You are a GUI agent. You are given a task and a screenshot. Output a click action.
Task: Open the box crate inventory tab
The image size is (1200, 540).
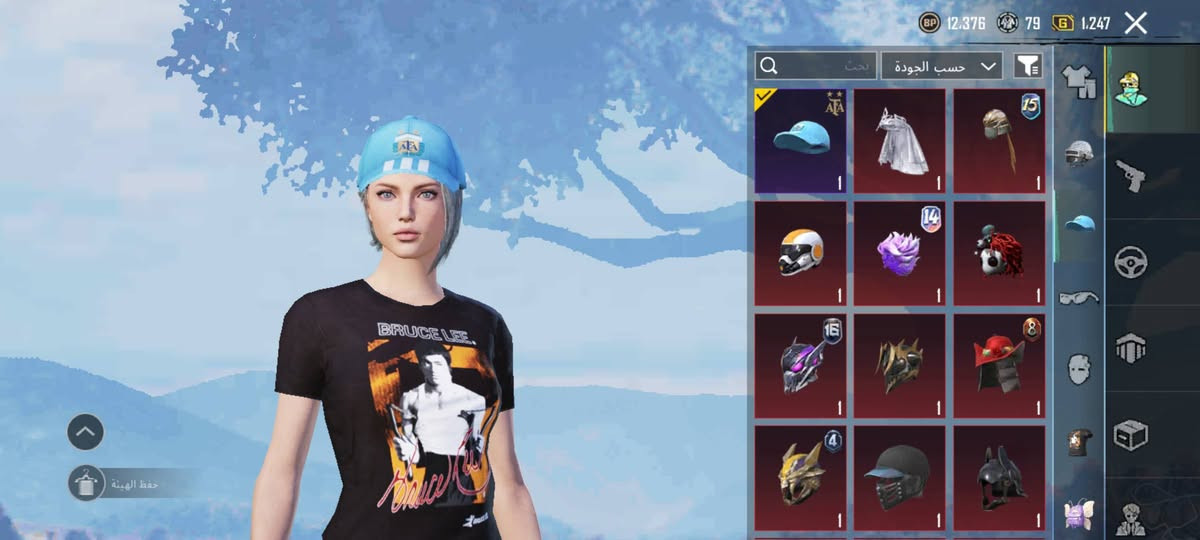(x=1131, y=434)
